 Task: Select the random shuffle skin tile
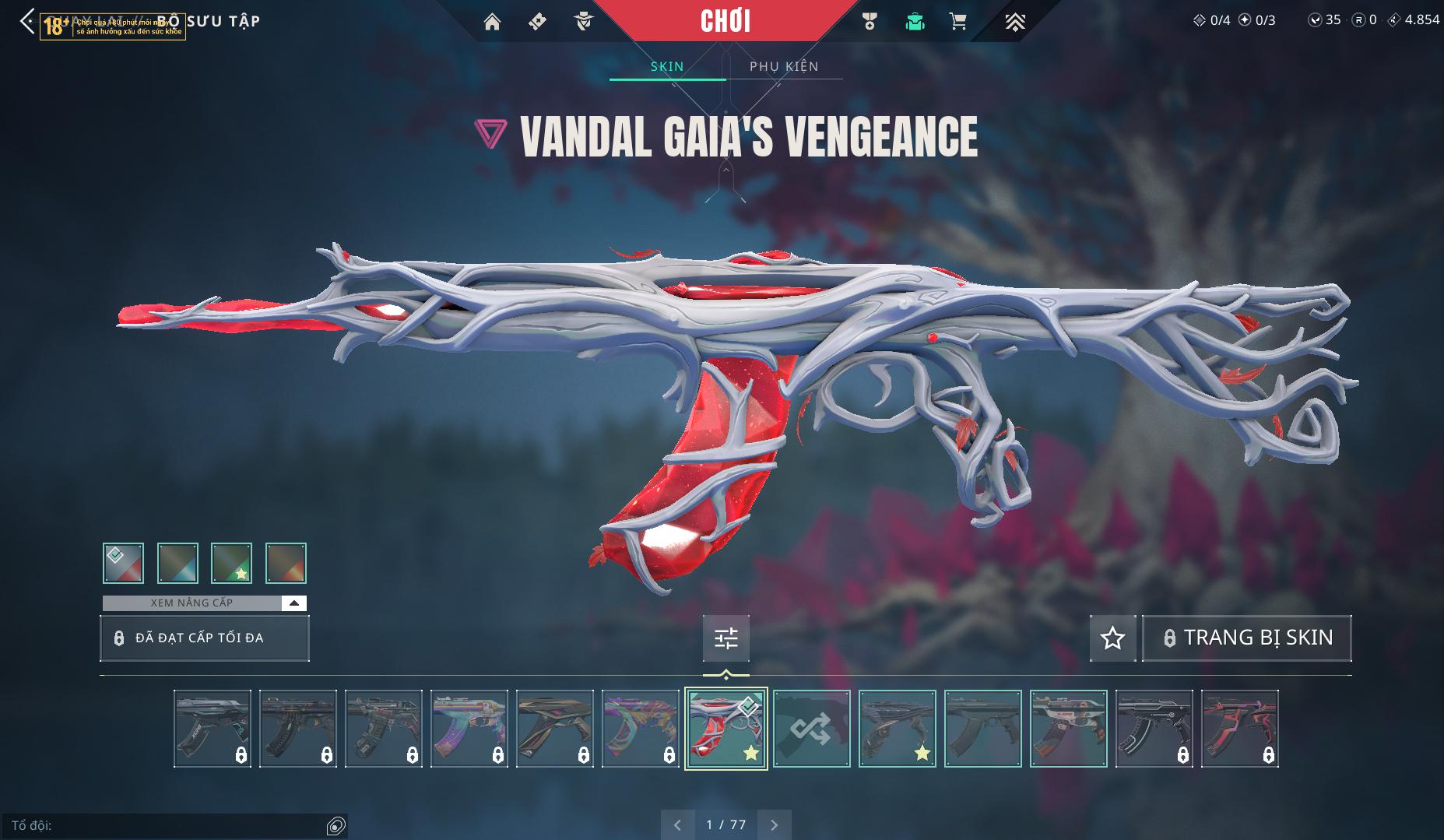[x=811, y=729]
